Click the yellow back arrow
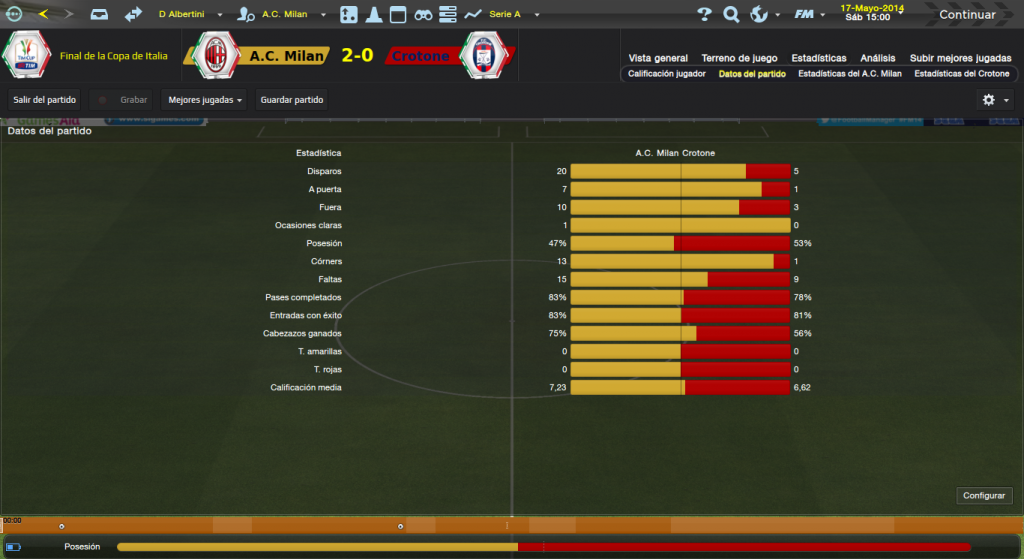 point(43,15)
